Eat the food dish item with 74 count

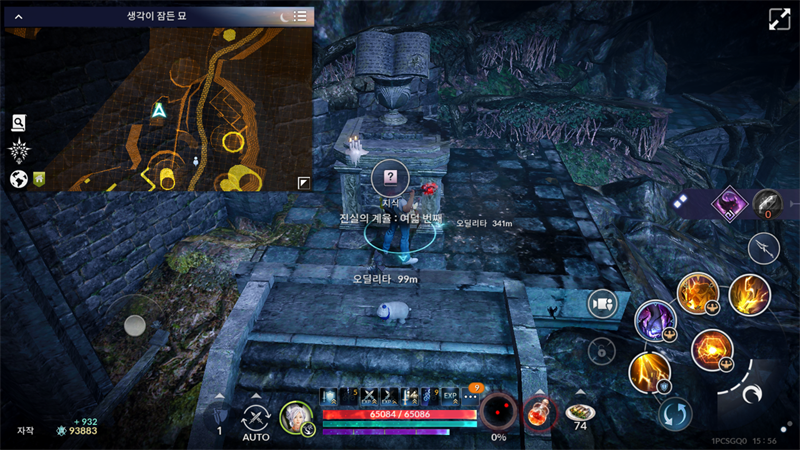tap(578, 412)
